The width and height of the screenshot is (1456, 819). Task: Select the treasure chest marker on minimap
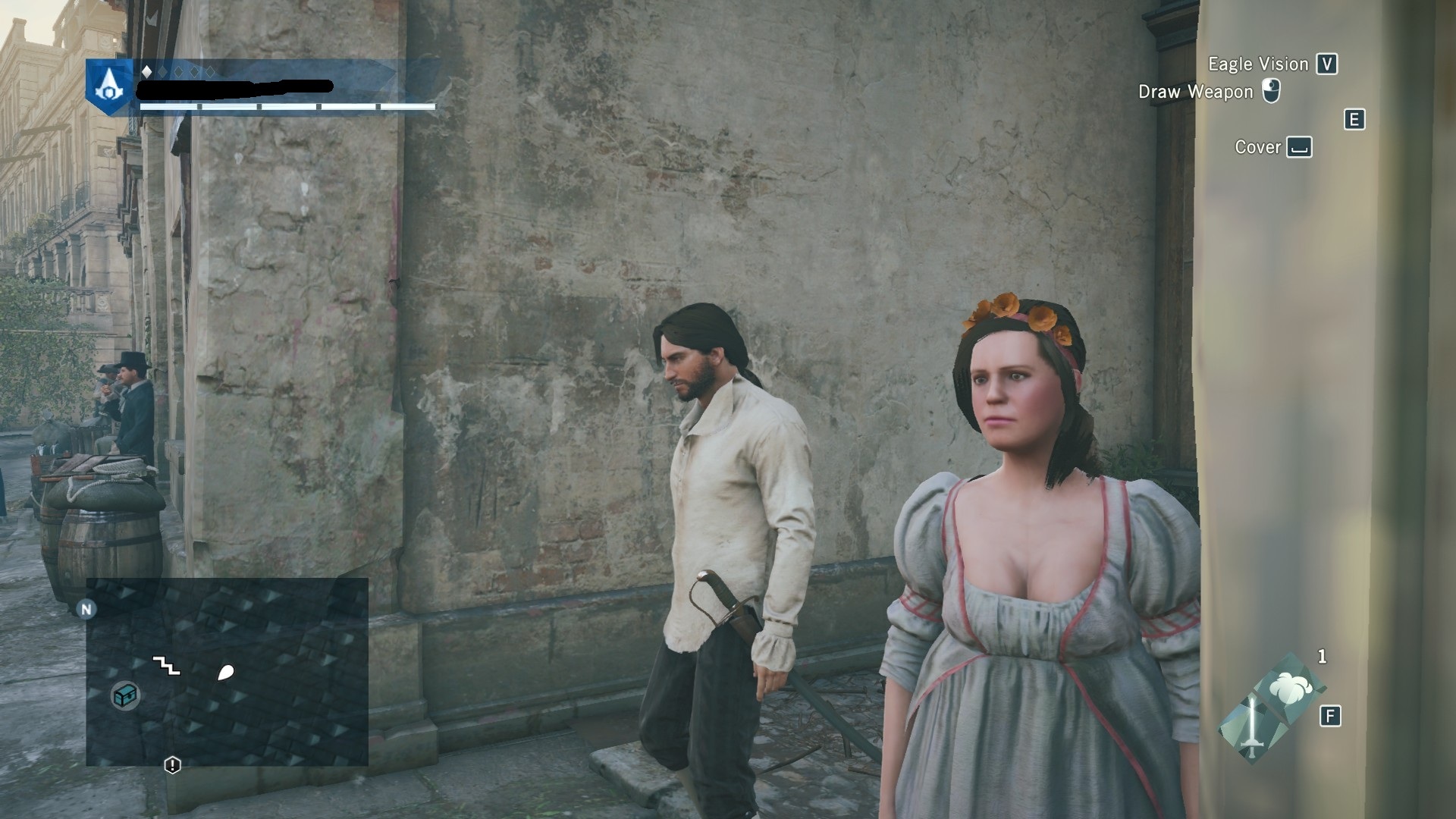click(x=125, y=695)
